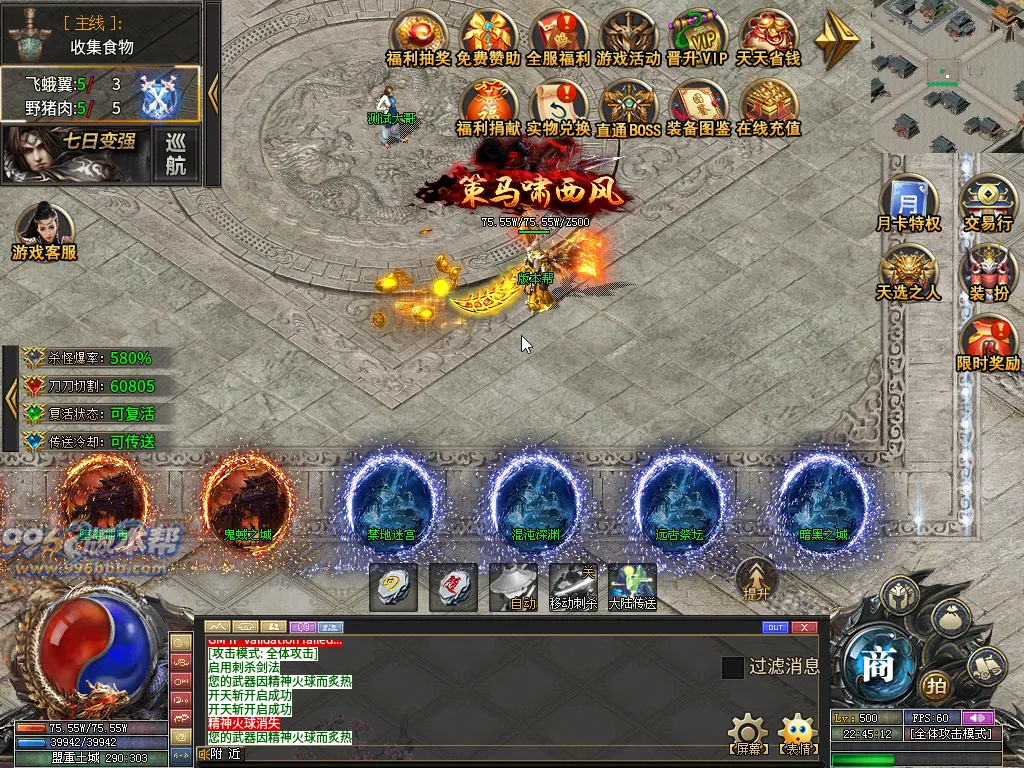This screenshot has height=768, width=1024.
Task: Open the 免费赞助 gift icon
Action: pos(488,36)
